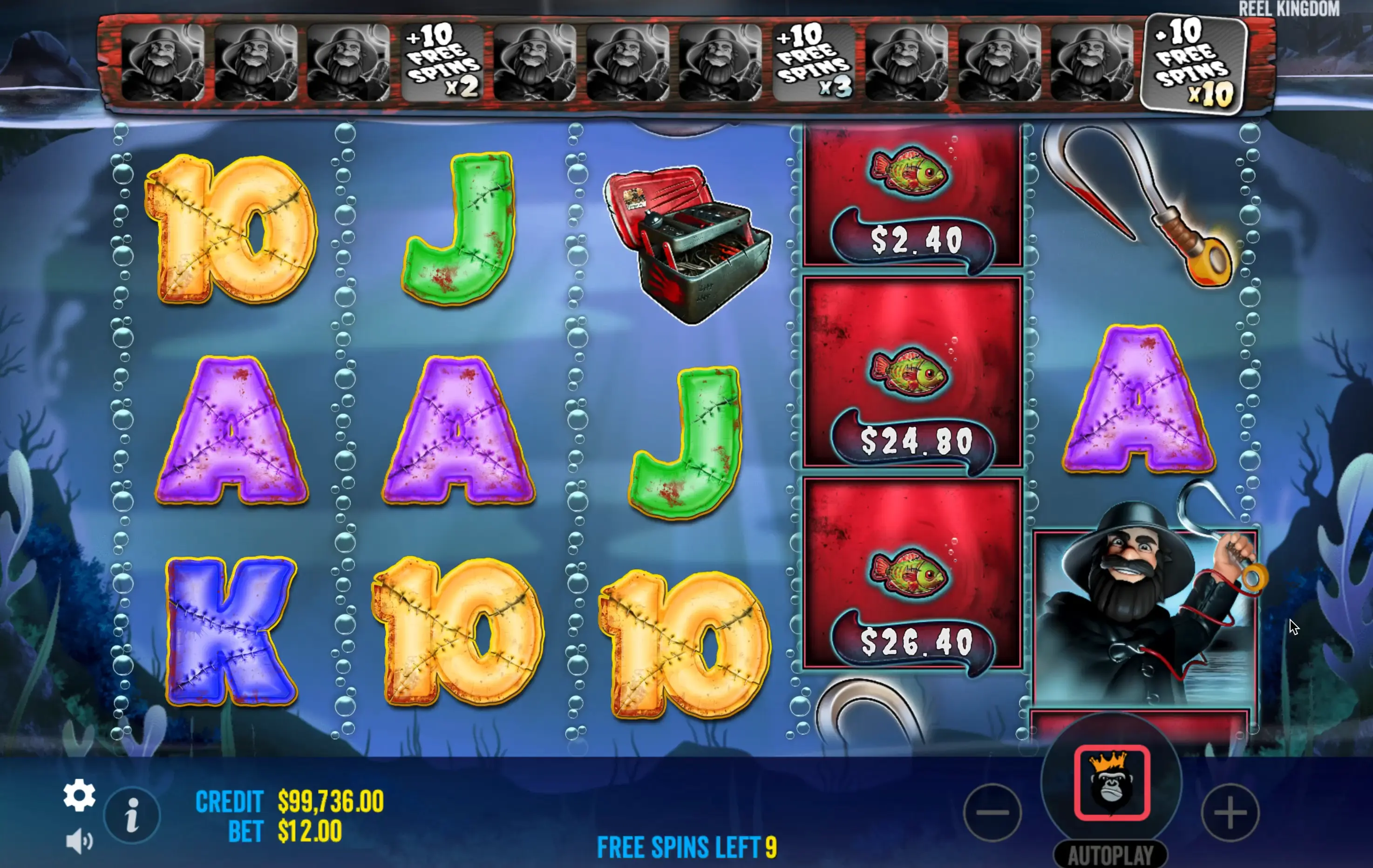The image size is (1373, 868).
Task: Open the game info paytable
Action: tap(132, 814)
